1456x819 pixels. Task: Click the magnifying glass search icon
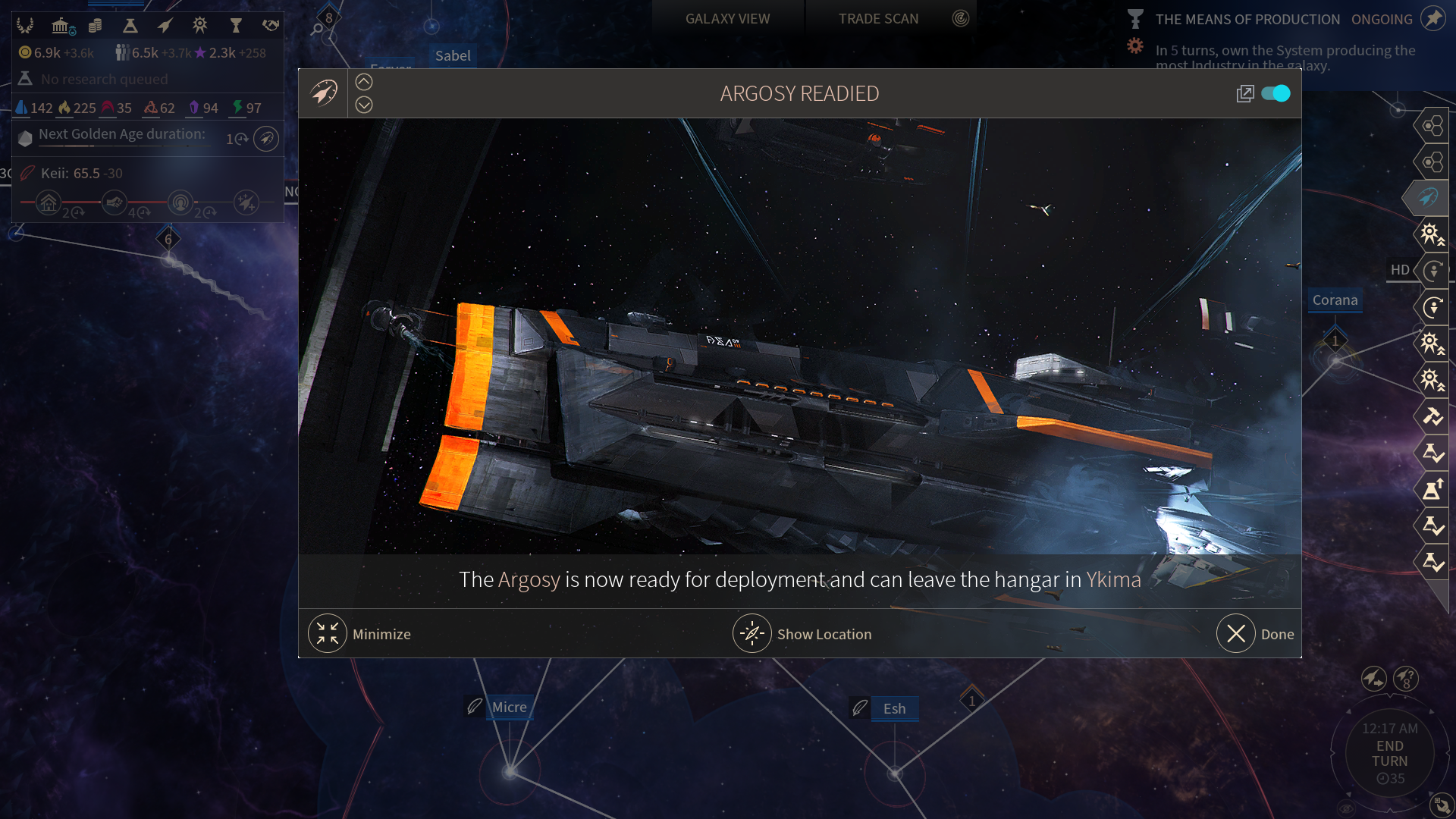317,30
